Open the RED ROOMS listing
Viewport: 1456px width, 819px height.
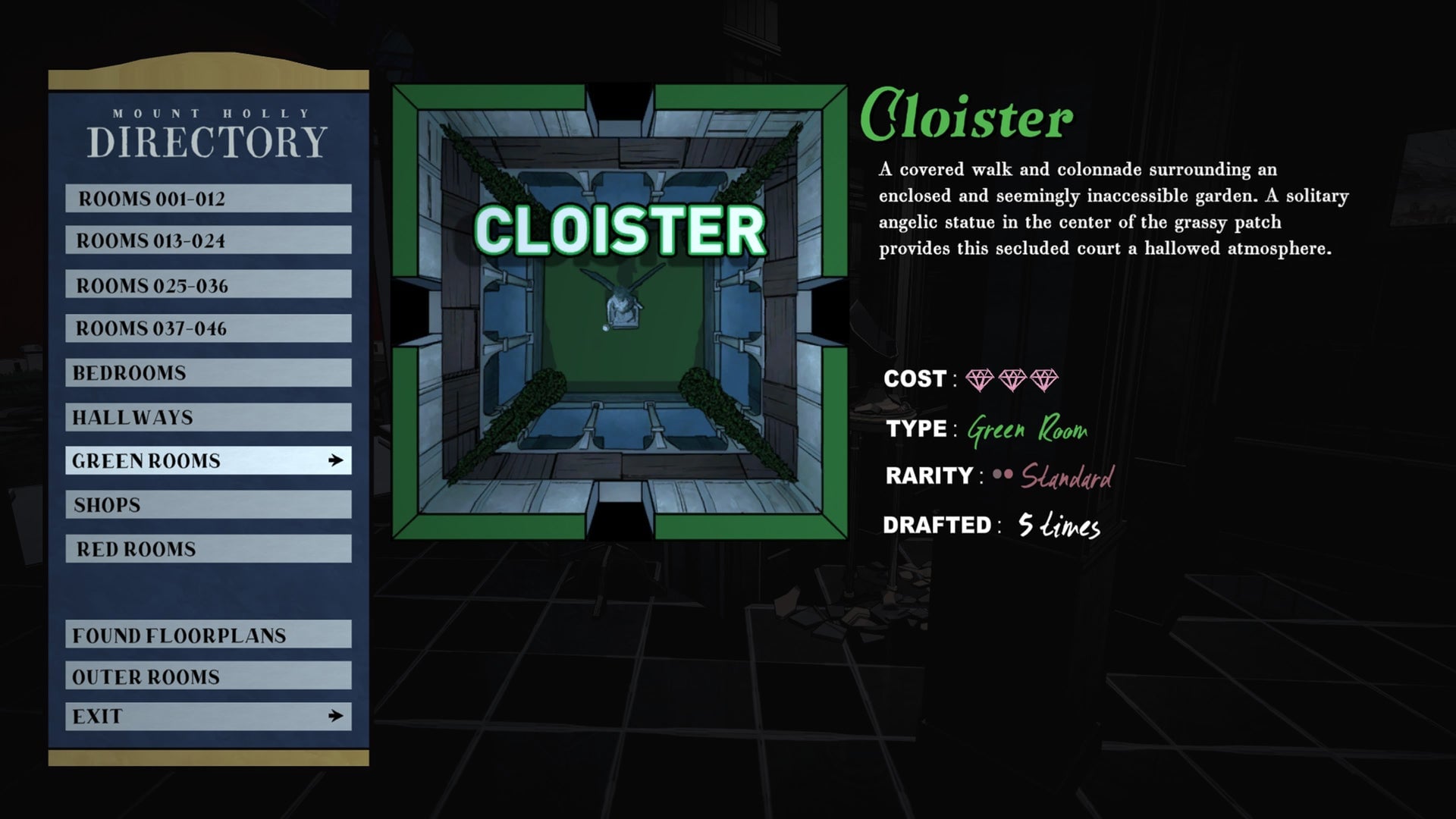(x=209, y=548)
